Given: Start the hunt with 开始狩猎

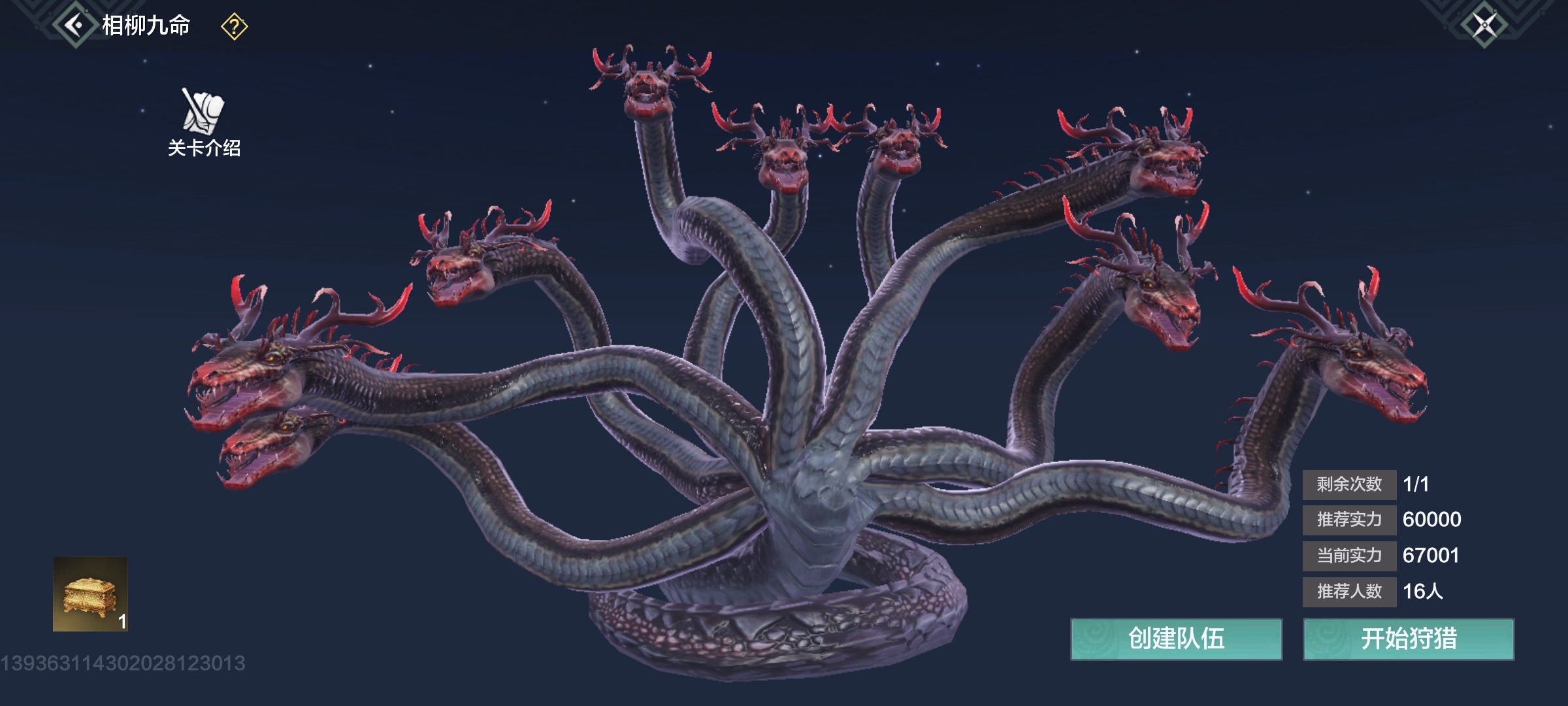Looking at the screenshot, I should (1409, 639).
